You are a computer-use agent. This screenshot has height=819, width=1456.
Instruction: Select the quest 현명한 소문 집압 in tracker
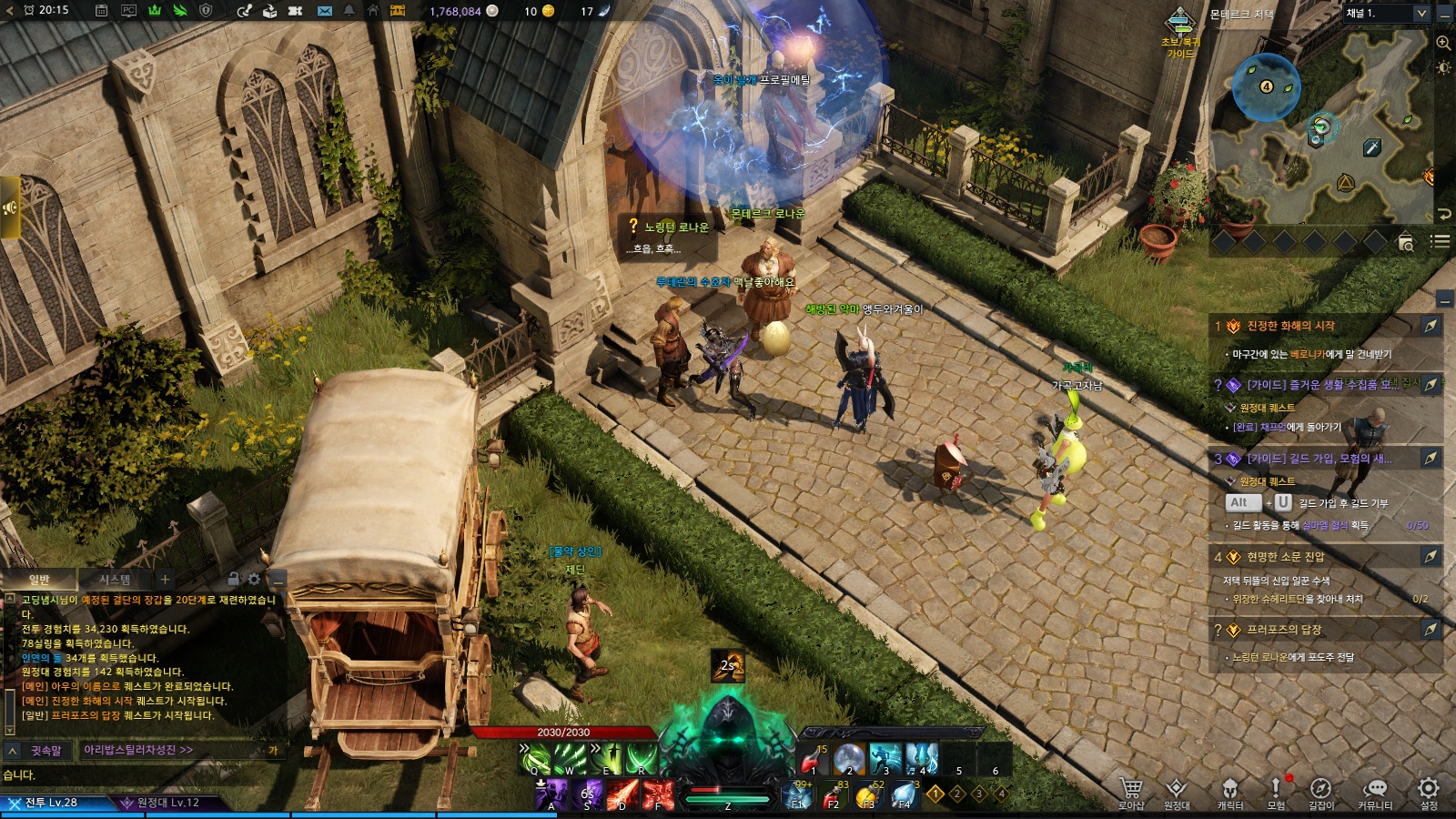[1285, 556]
